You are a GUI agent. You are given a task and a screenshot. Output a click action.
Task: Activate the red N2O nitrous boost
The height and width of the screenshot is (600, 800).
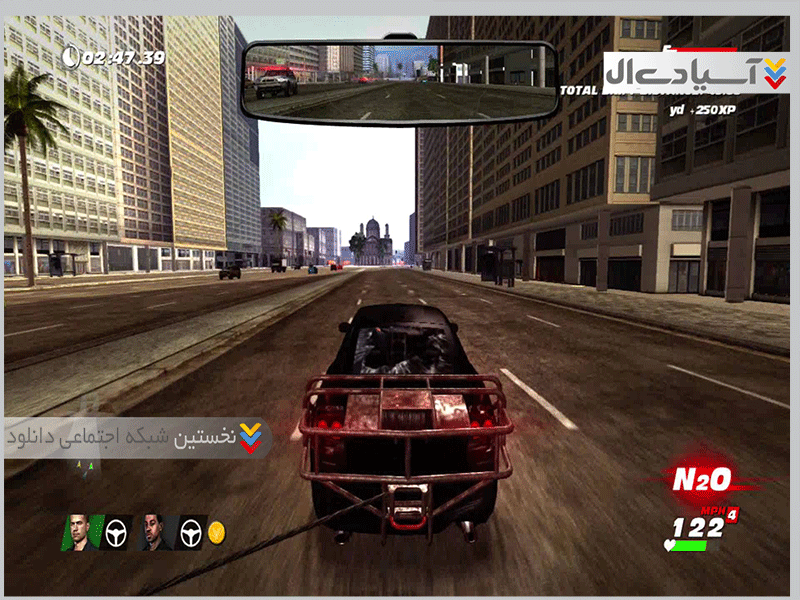pyautogui.click(x=701, y=480)
